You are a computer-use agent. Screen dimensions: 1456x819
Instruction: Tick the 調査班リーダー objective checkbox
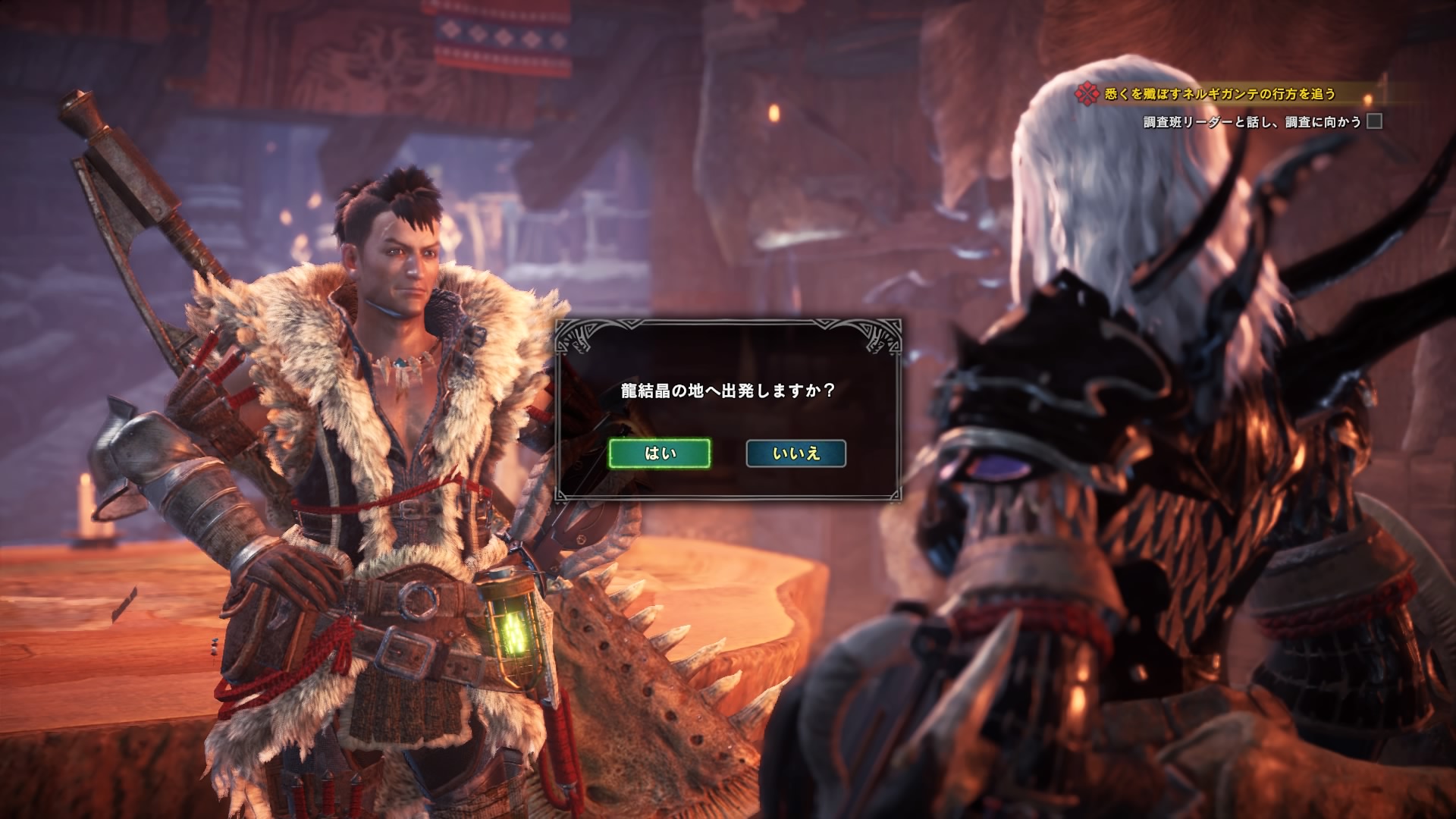point(1374,121)
